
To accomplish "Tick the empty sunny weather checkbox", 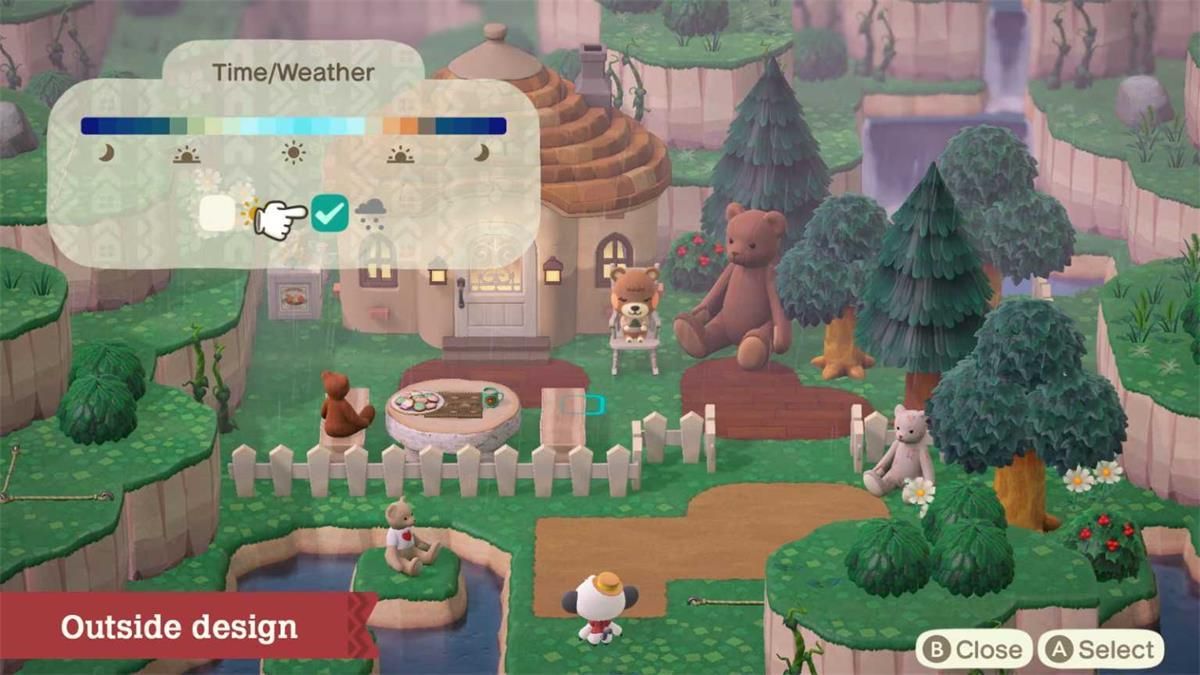I will [x=217, y=213].
